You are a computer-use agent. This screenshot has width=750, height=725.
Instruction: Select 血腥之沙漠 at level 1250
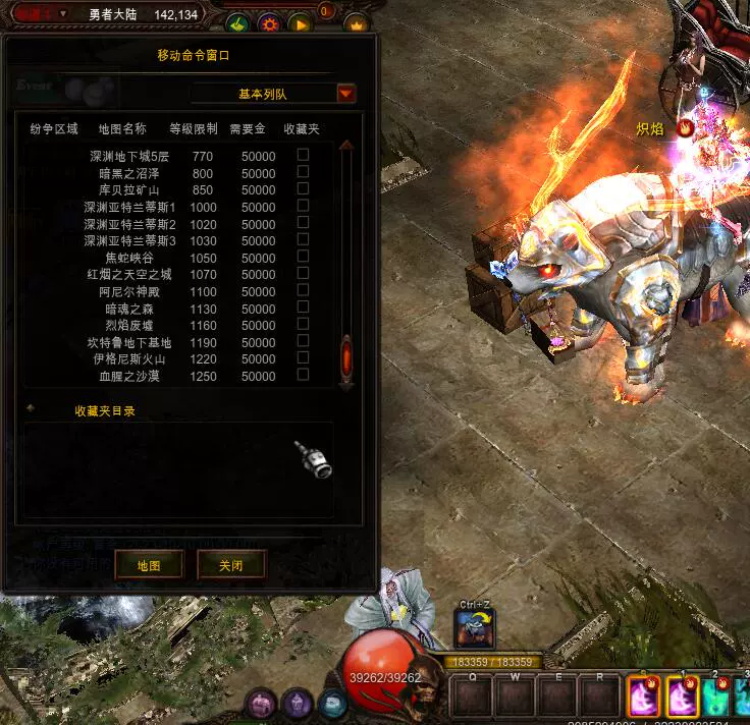click(129, 376)
